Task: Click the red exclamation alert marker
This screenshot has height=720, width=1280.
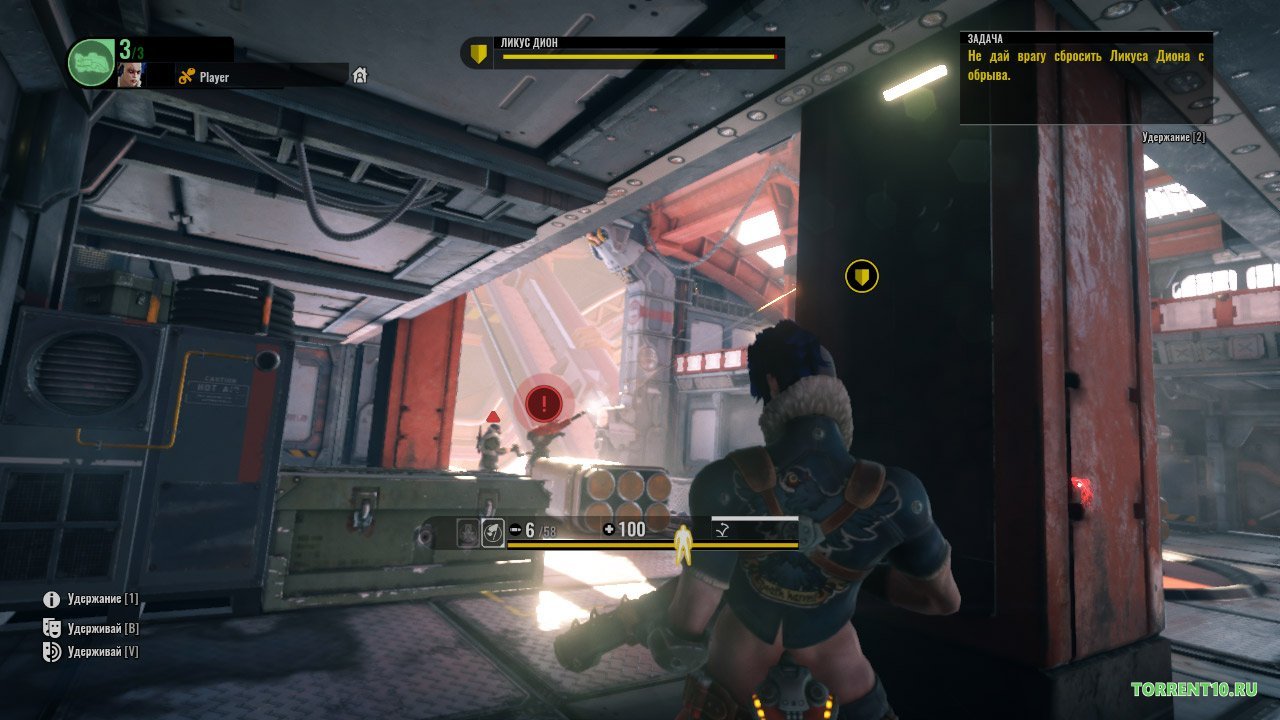Action: [543, 403]
